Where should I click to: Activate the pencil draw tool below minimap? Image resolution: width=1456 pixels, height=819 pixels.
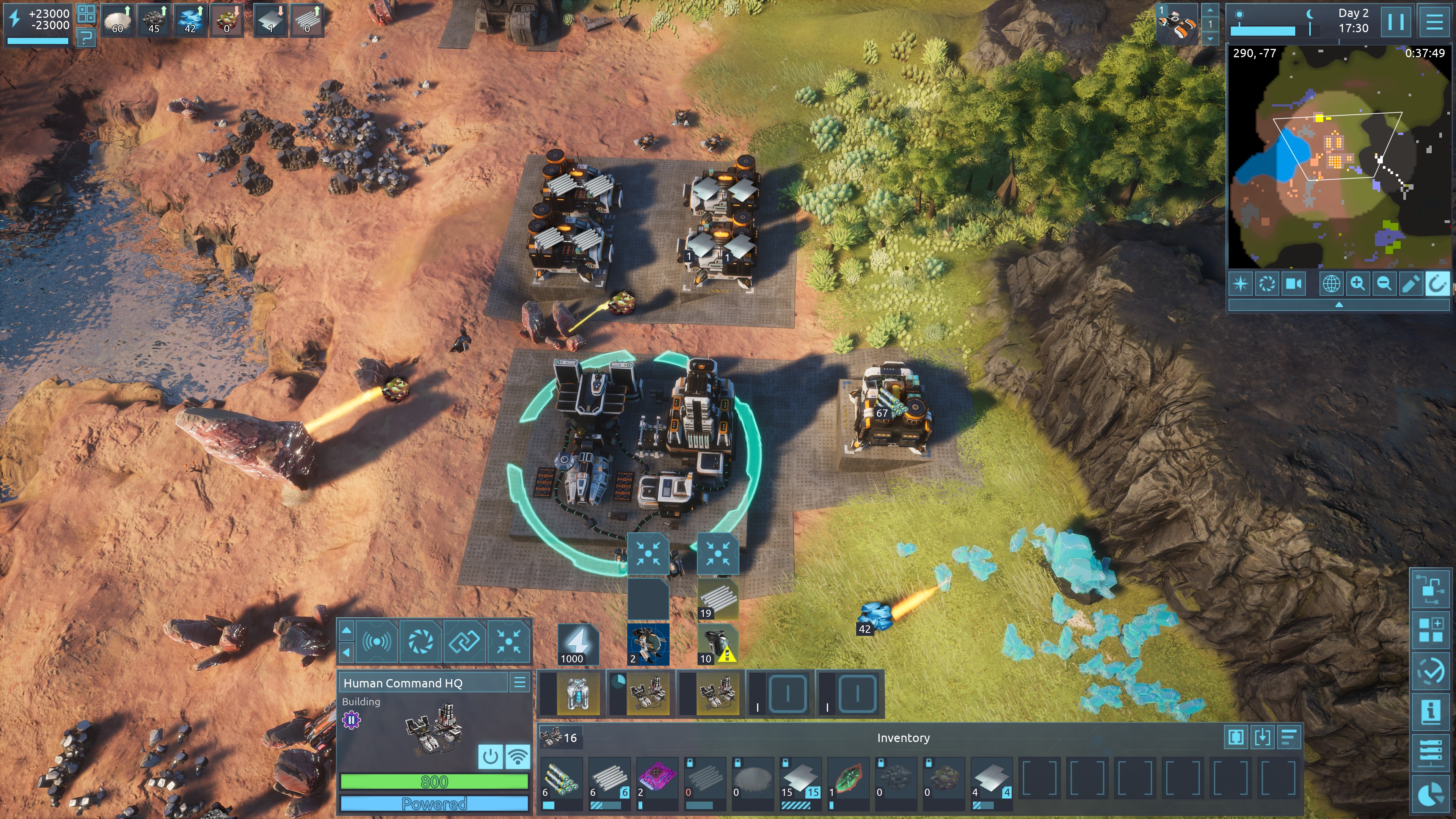[1410, 283]
